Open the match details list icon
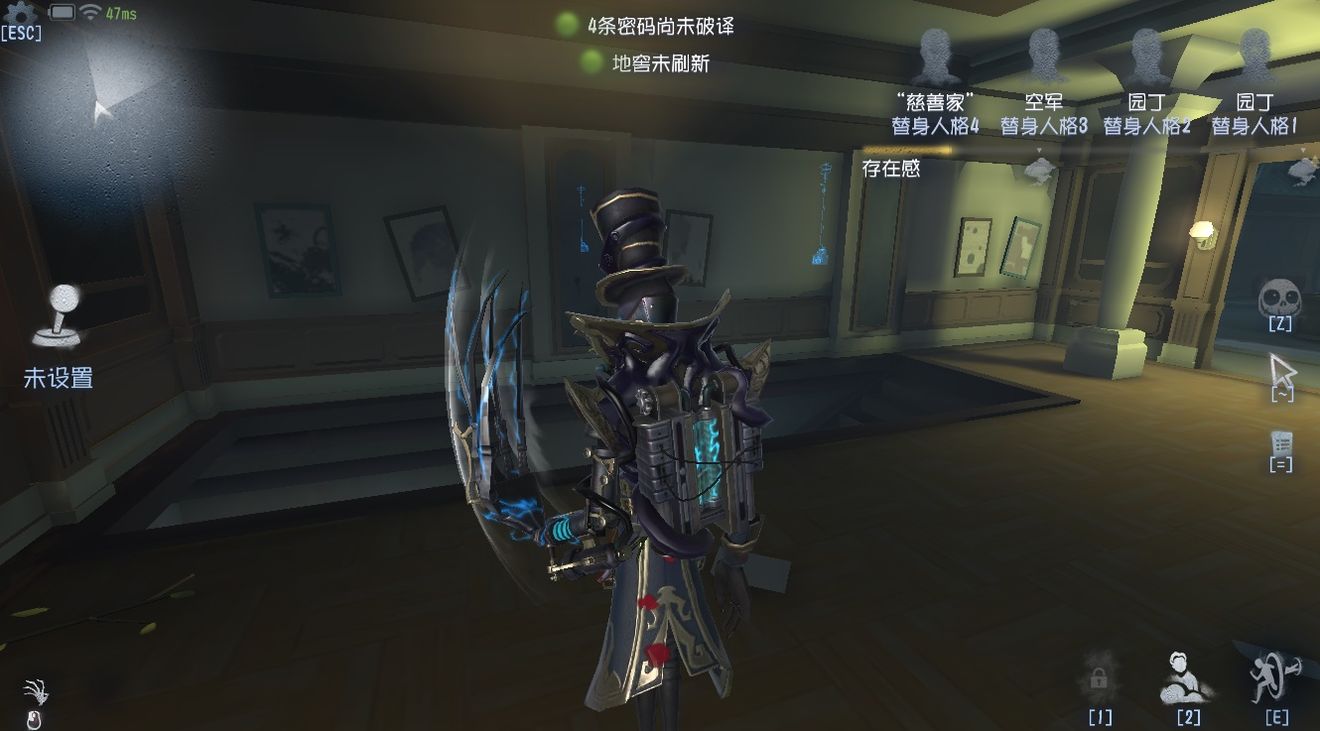Viewport: 1320px width, 731px height. [x=1281, y=443]
